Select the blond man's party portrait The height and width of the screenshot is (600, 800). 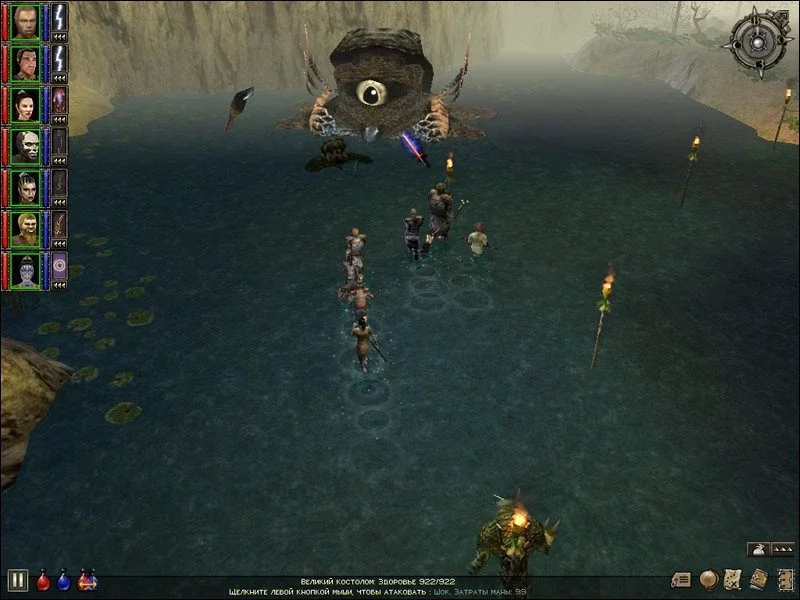[25, 20]
